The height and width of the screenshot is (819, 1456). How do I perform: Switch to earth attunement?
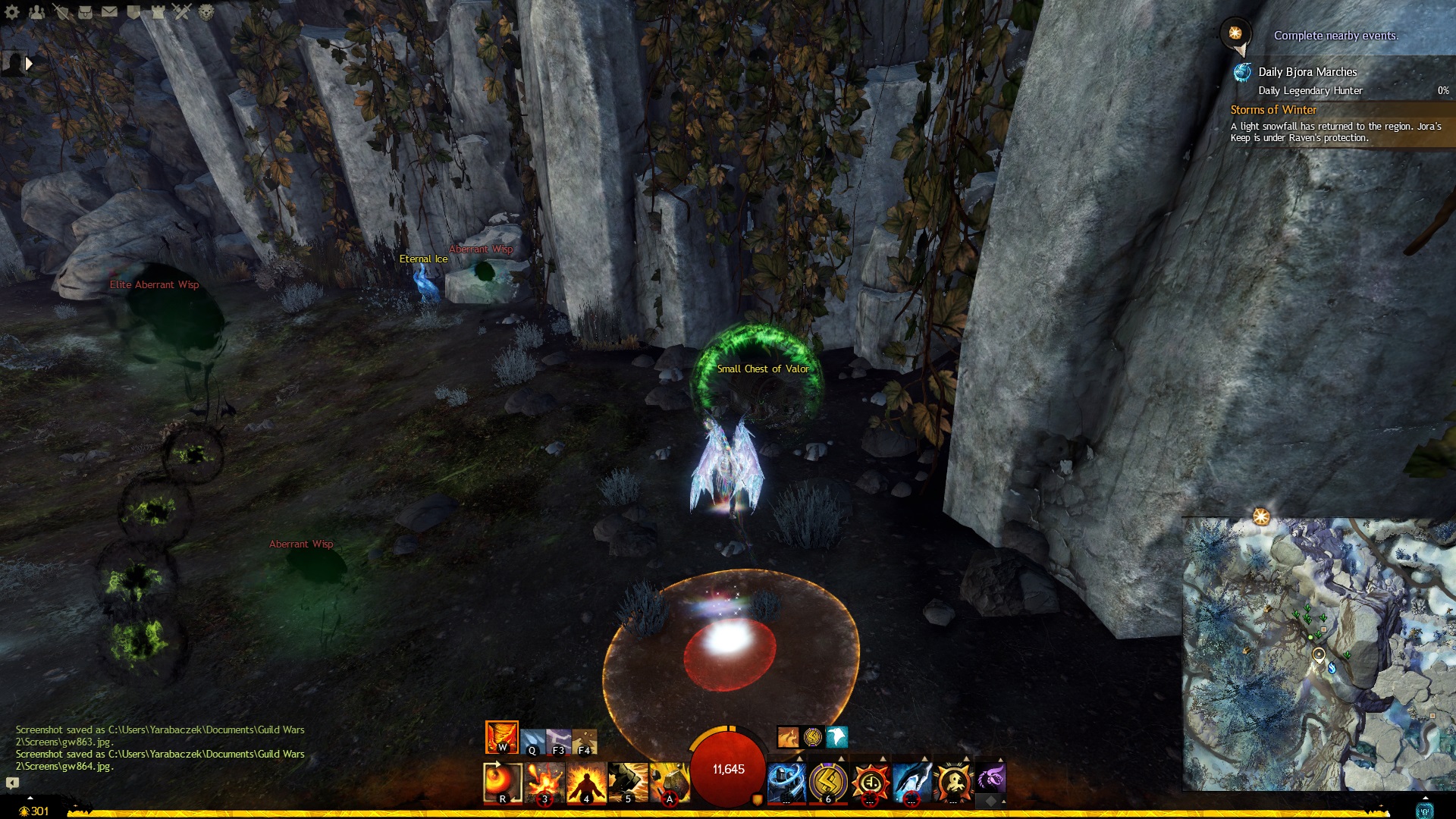click(585, 741)
